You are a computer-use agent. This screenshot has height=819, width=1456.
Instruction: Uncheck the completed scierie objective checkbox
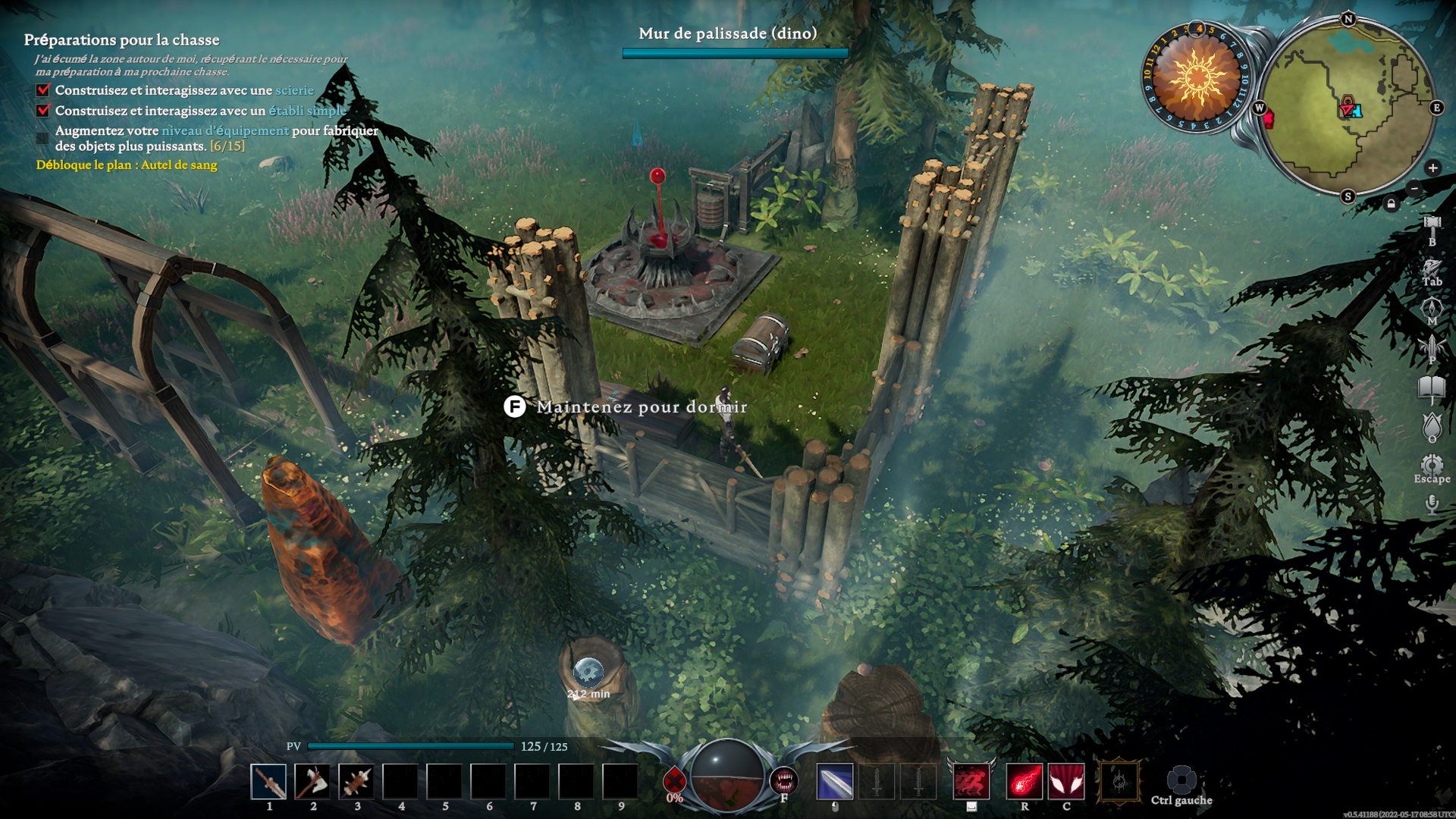click(x=42, y=89)
